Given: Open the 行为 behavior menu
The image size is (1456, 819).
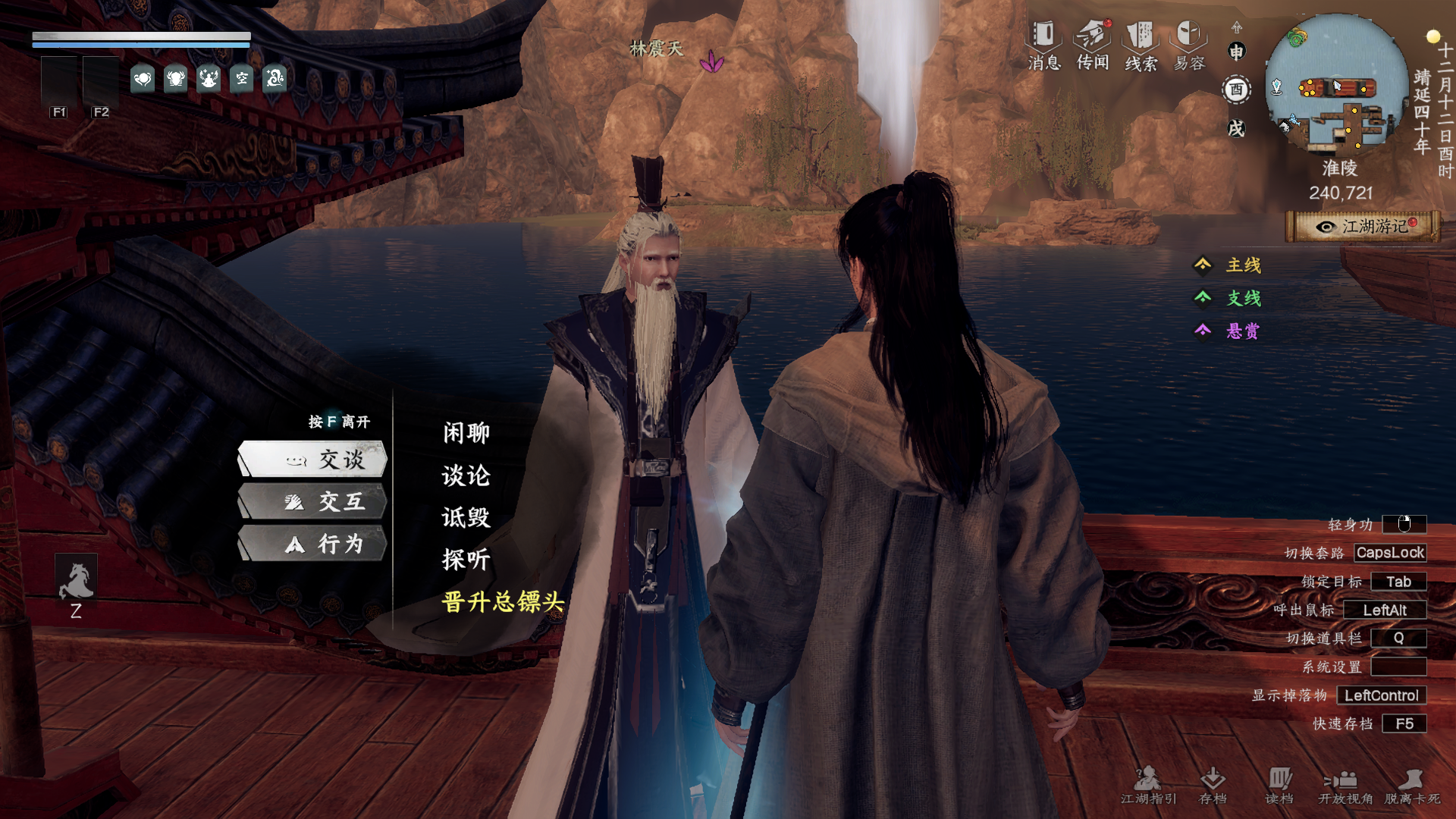Looking at the screenshot, I should 313,544.
